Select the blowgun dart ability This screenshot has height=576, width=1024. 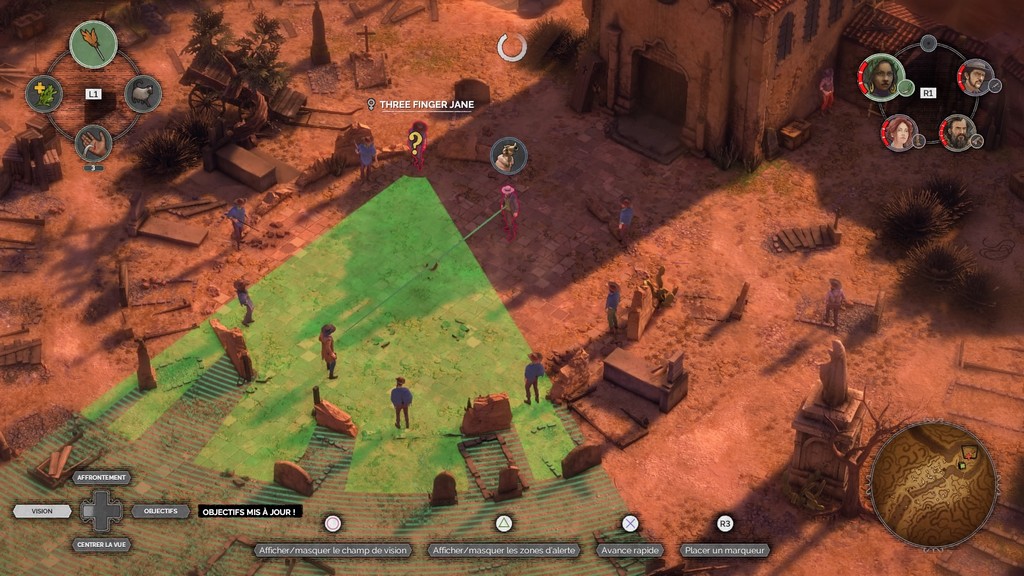point(93,44)
